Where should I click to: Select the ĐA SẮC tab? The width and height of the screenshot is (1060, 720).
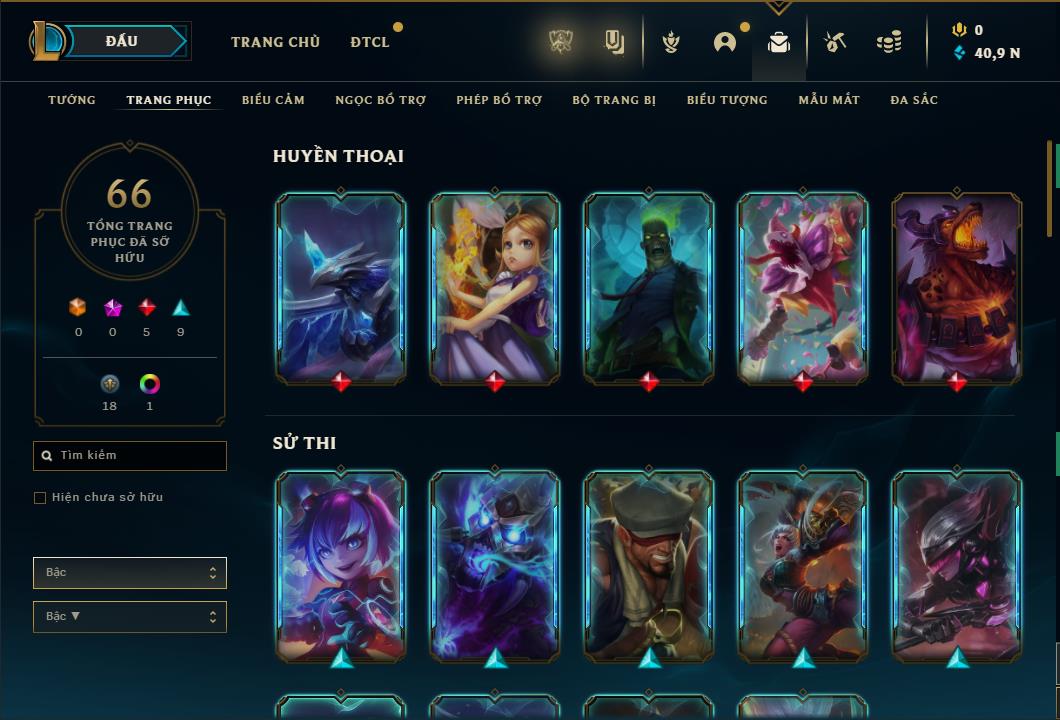pos(914,100)
